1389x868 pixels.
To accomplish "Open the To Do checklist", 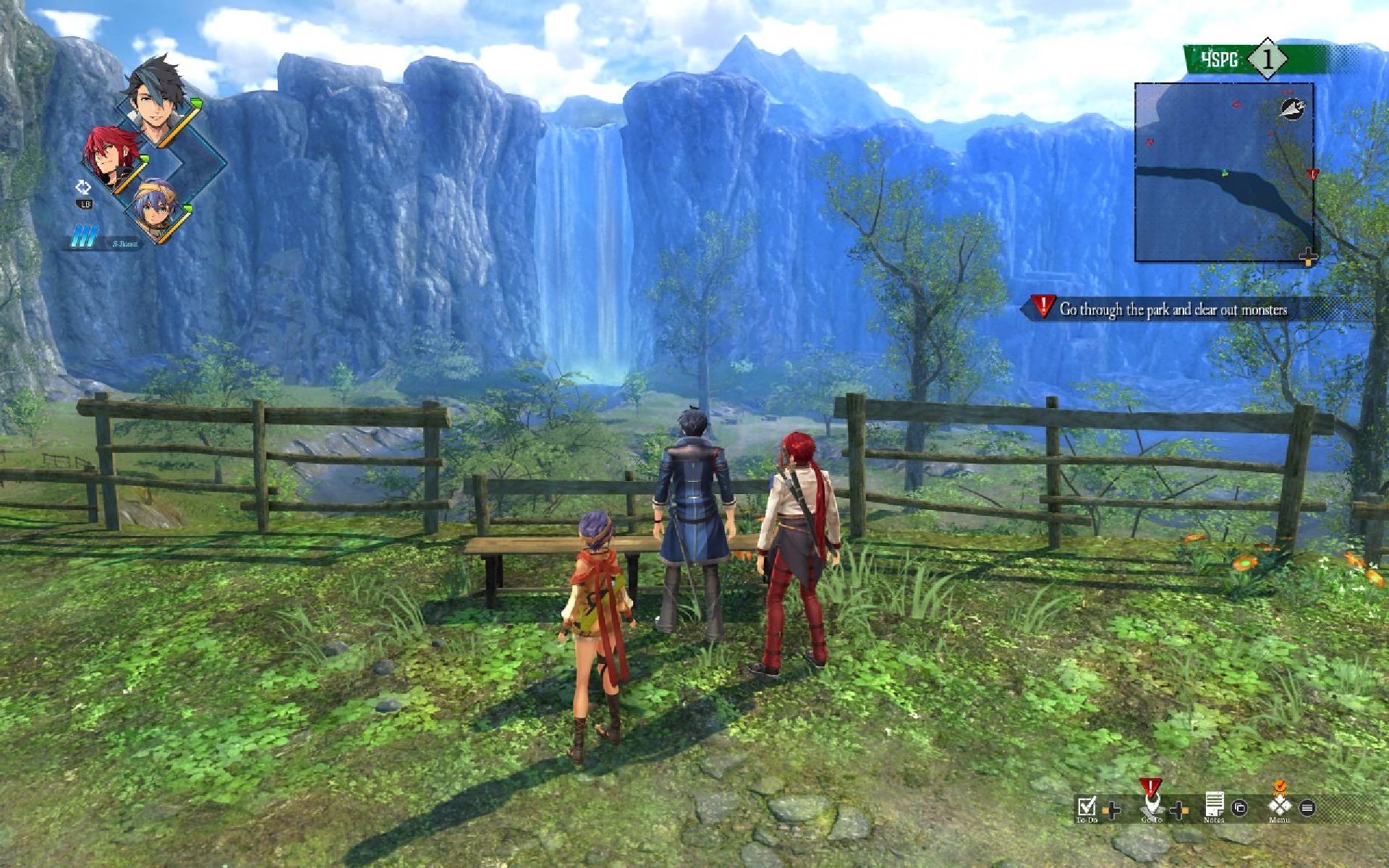I will tap(1086, 807).
